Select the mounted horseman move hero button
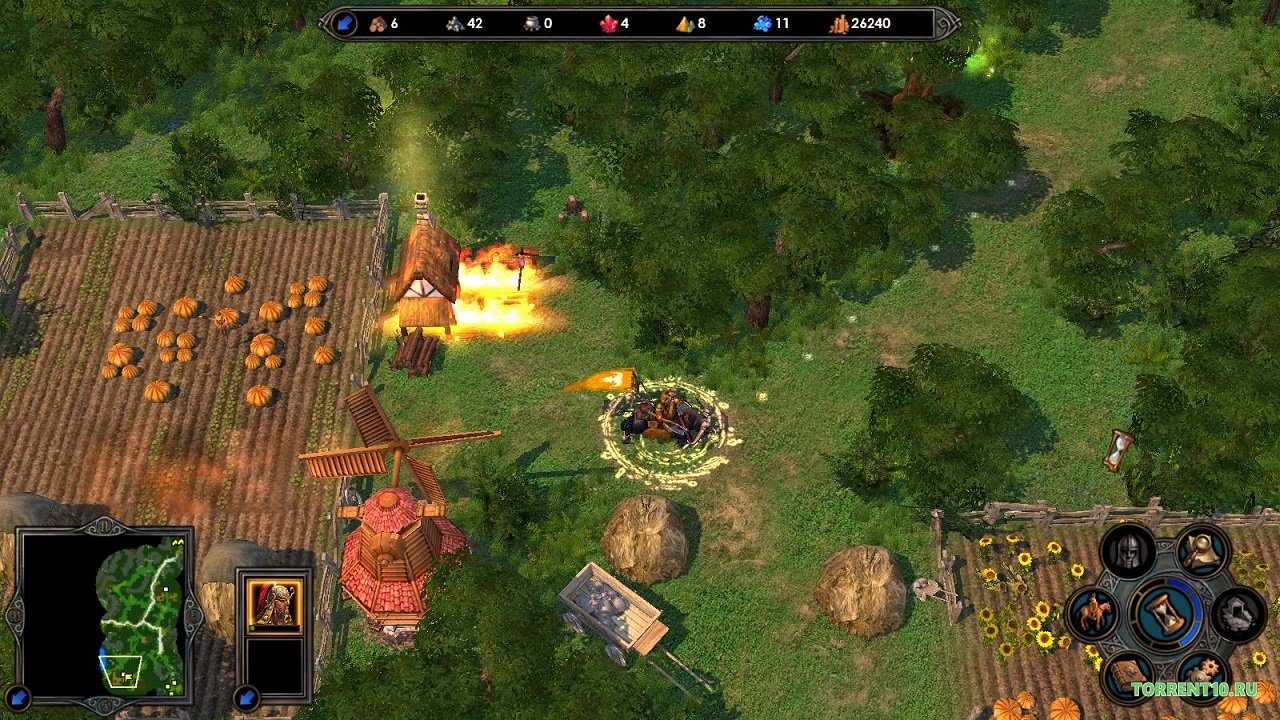Viewport: 1280px width, 720px height. click(x=1093, y=613)
